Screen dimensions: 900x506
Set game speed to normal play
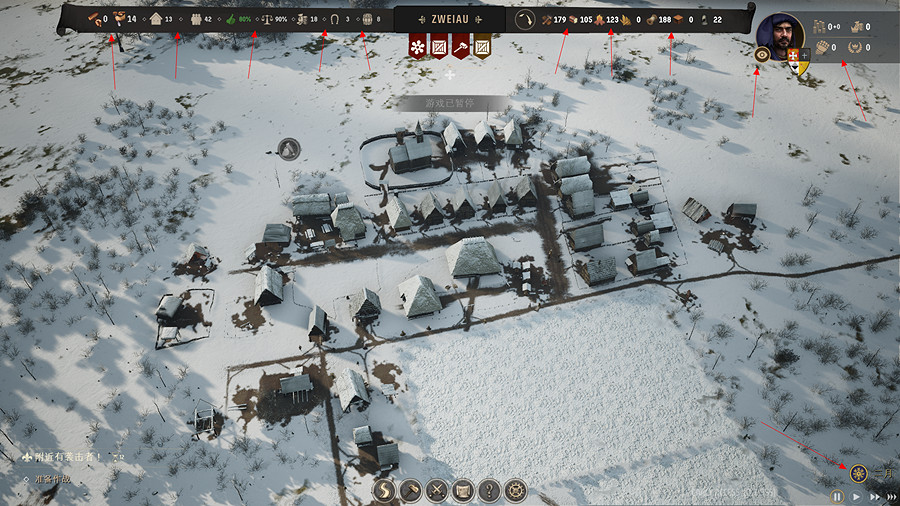coord(856,496)
